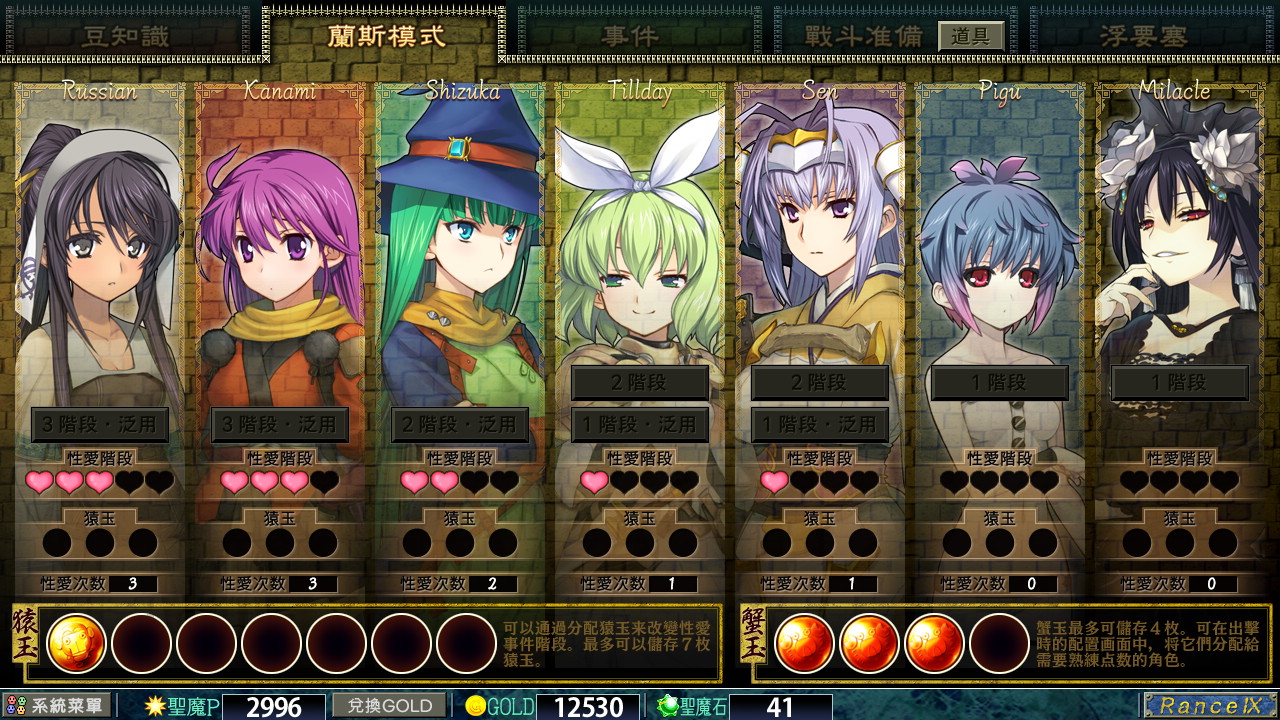This screenshot has height=720, width=1280.
Task: Select the gold monkey 猿玉 orb
Action: (x=79, y=643)
